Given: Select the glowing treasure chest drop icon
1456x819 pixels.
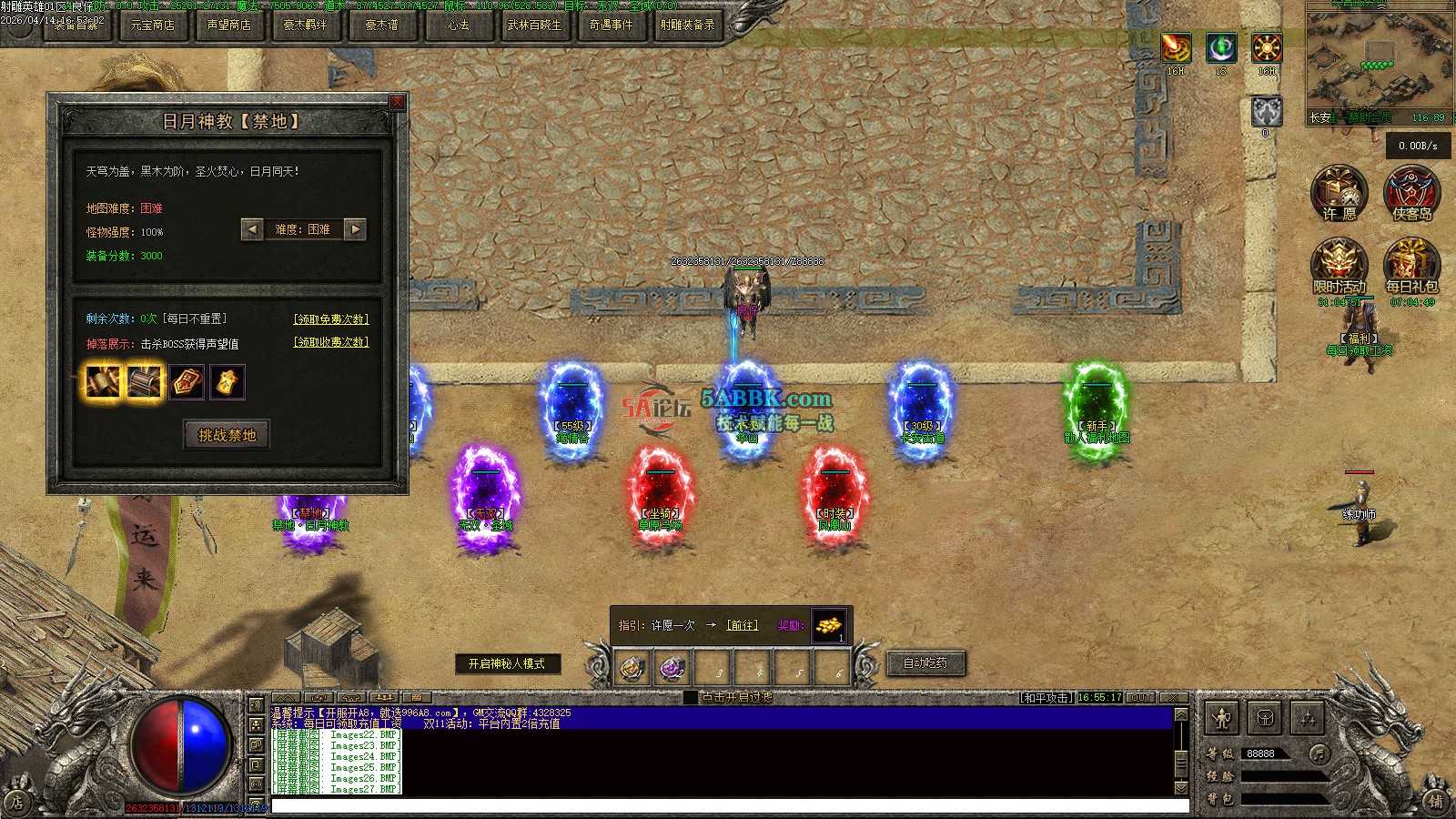Looking at the screenshot, I should click(x=145, y=382).
